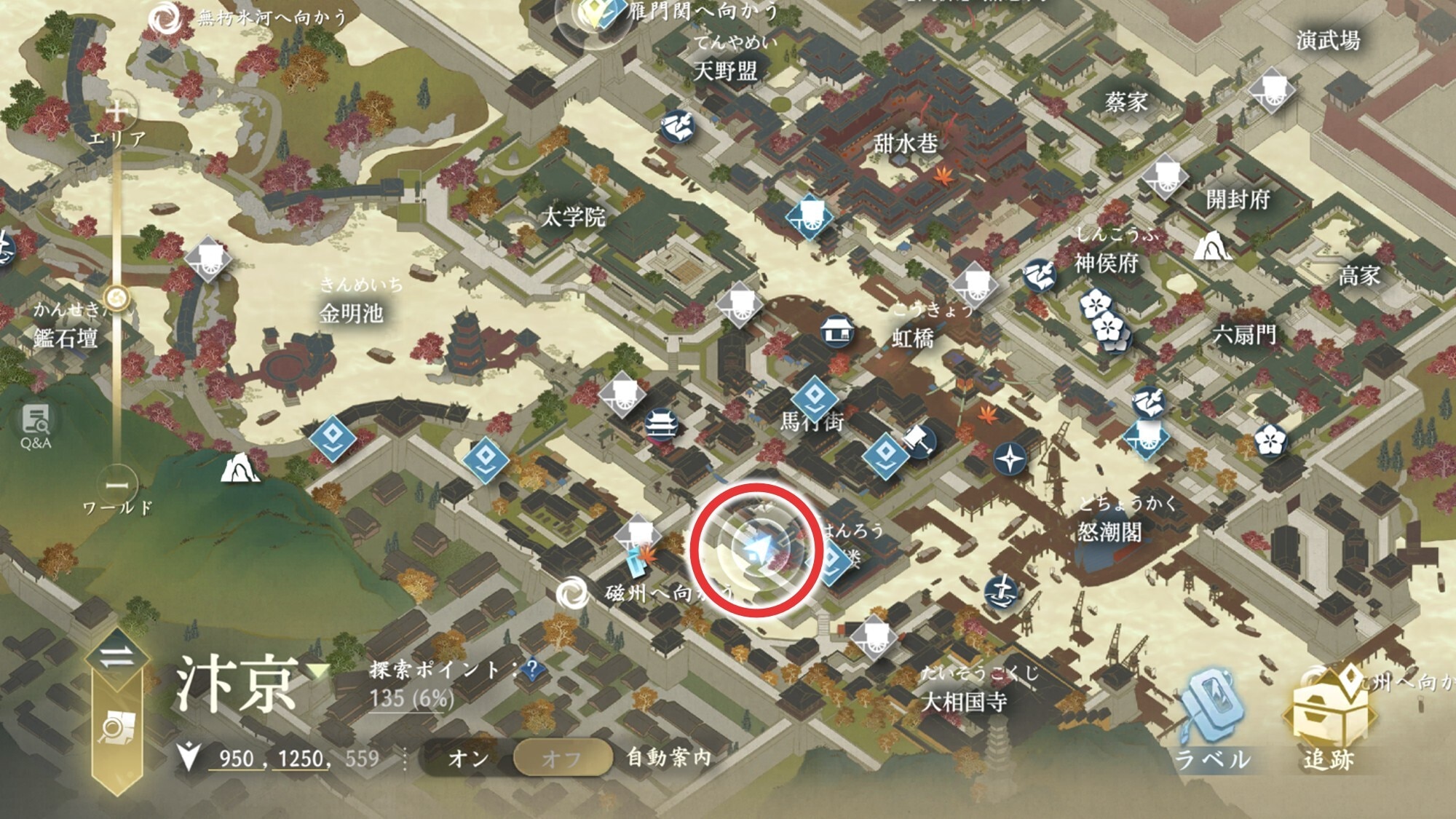Click the boat marker below 怒潮閣
1456x819 pixels.
point(1002,592)
